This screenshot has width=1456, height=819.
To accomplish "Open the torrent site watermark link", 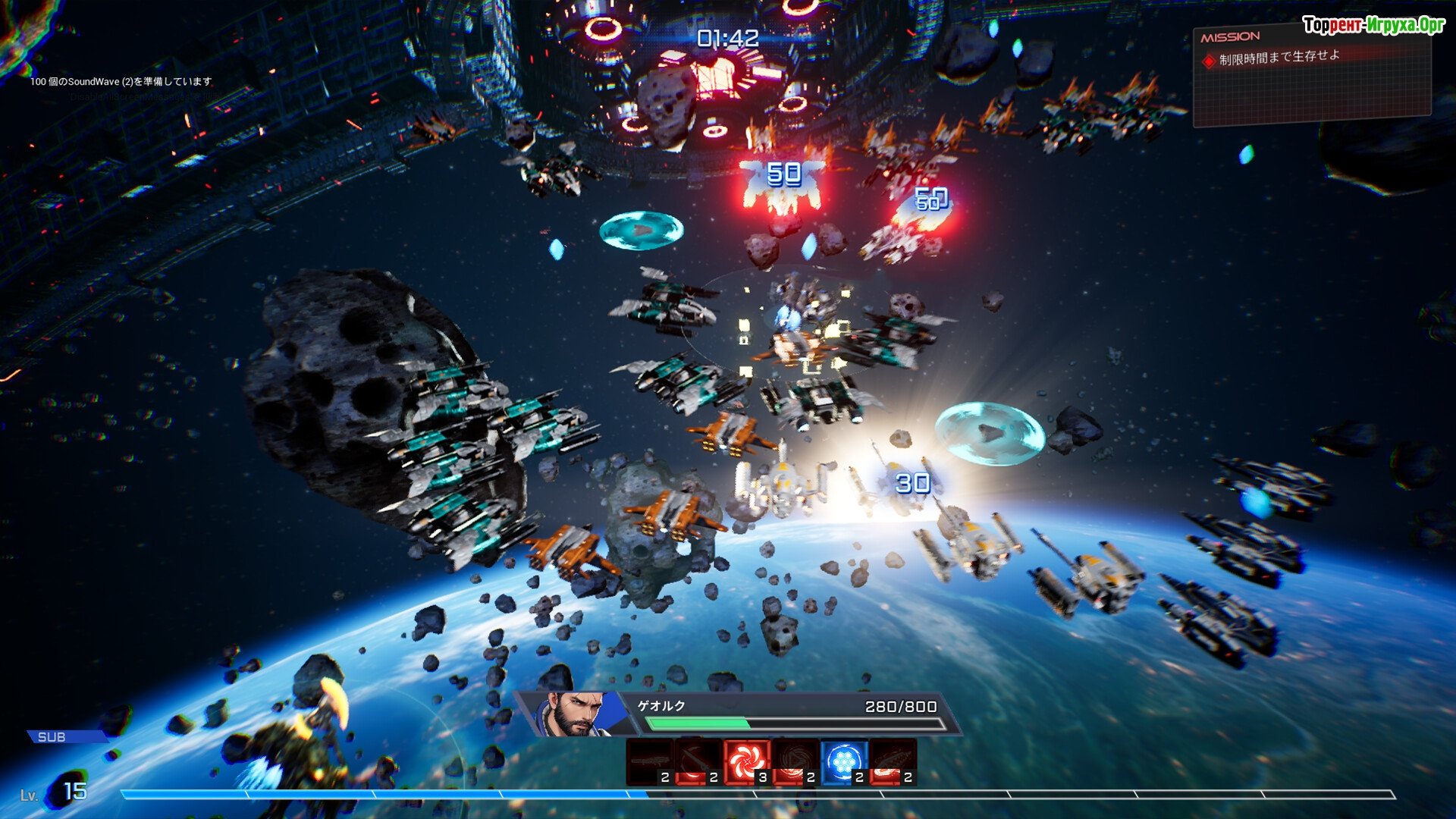I will point(1373,25).
